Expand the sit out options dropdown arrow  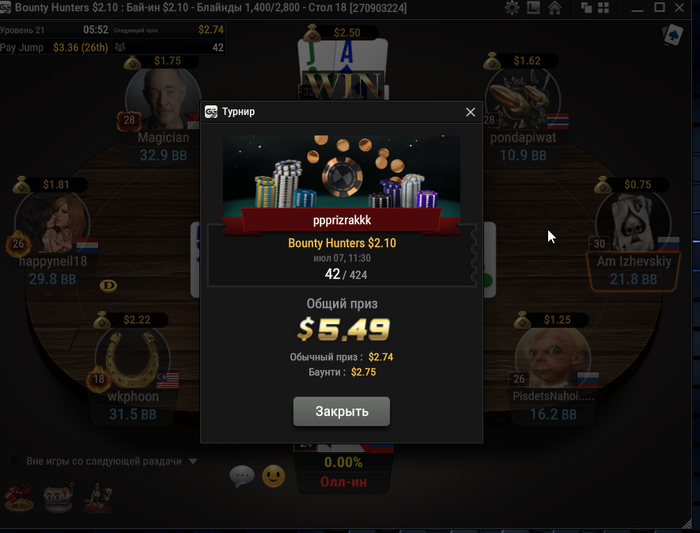coord(193,461)
